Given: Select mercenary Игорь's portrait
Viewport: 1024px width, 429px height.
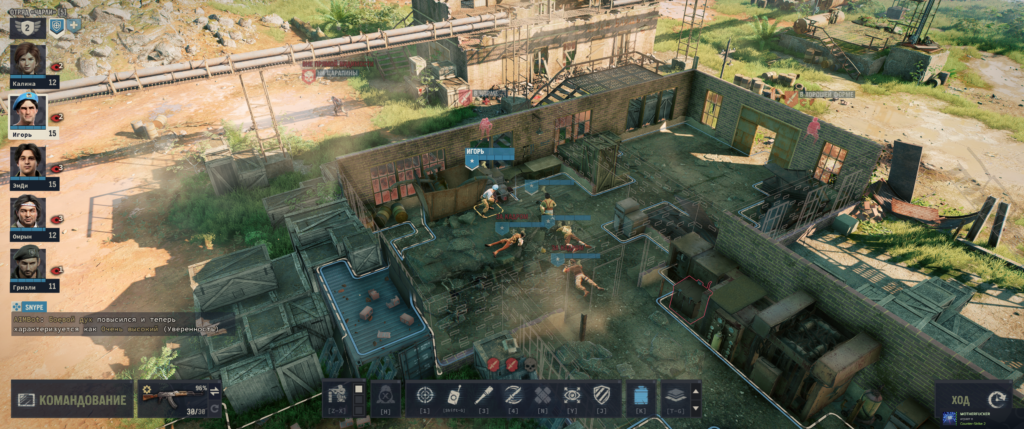Looking at the screenshot, I should click(x=27, y=109).
